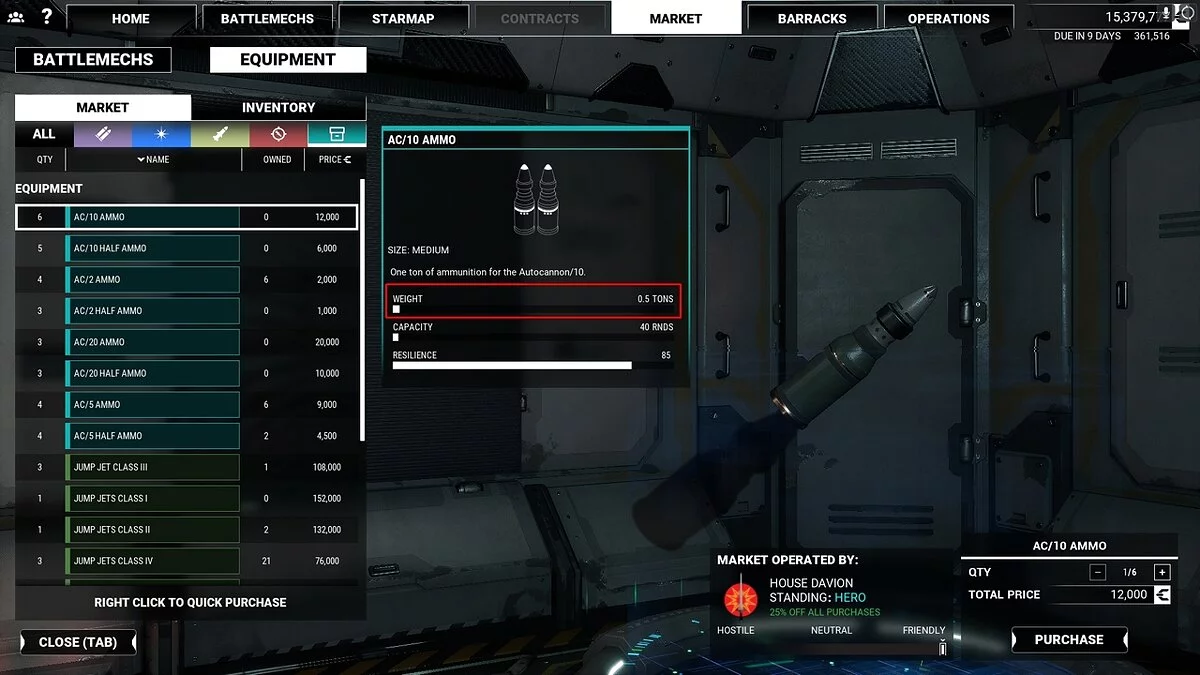The width and height of the screenshot is (1200, 675).
Task: Switch to the Inventory sub-tab
Action: click(278, 108)
